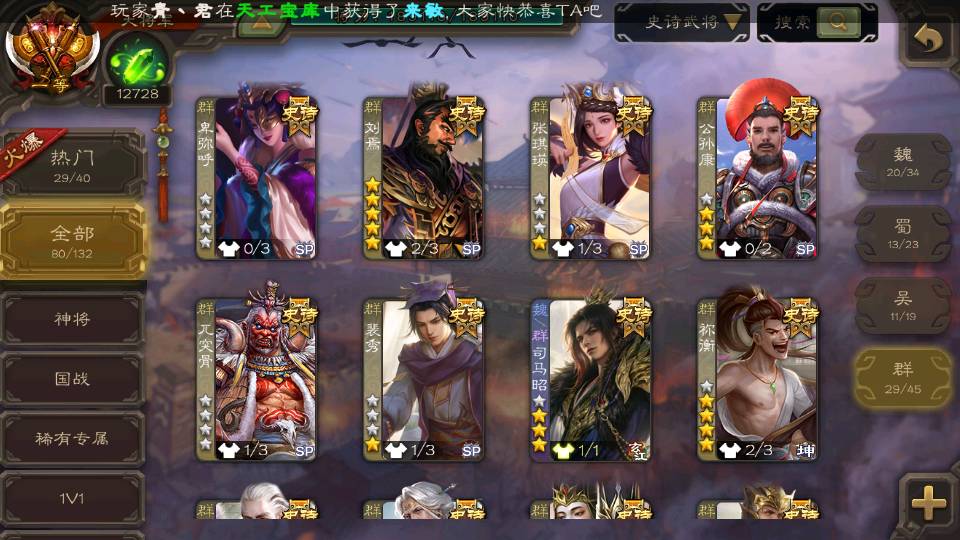Switch to the 1V1 category
The height and width of the screenshot is (540, 960).
click(73, 497)
